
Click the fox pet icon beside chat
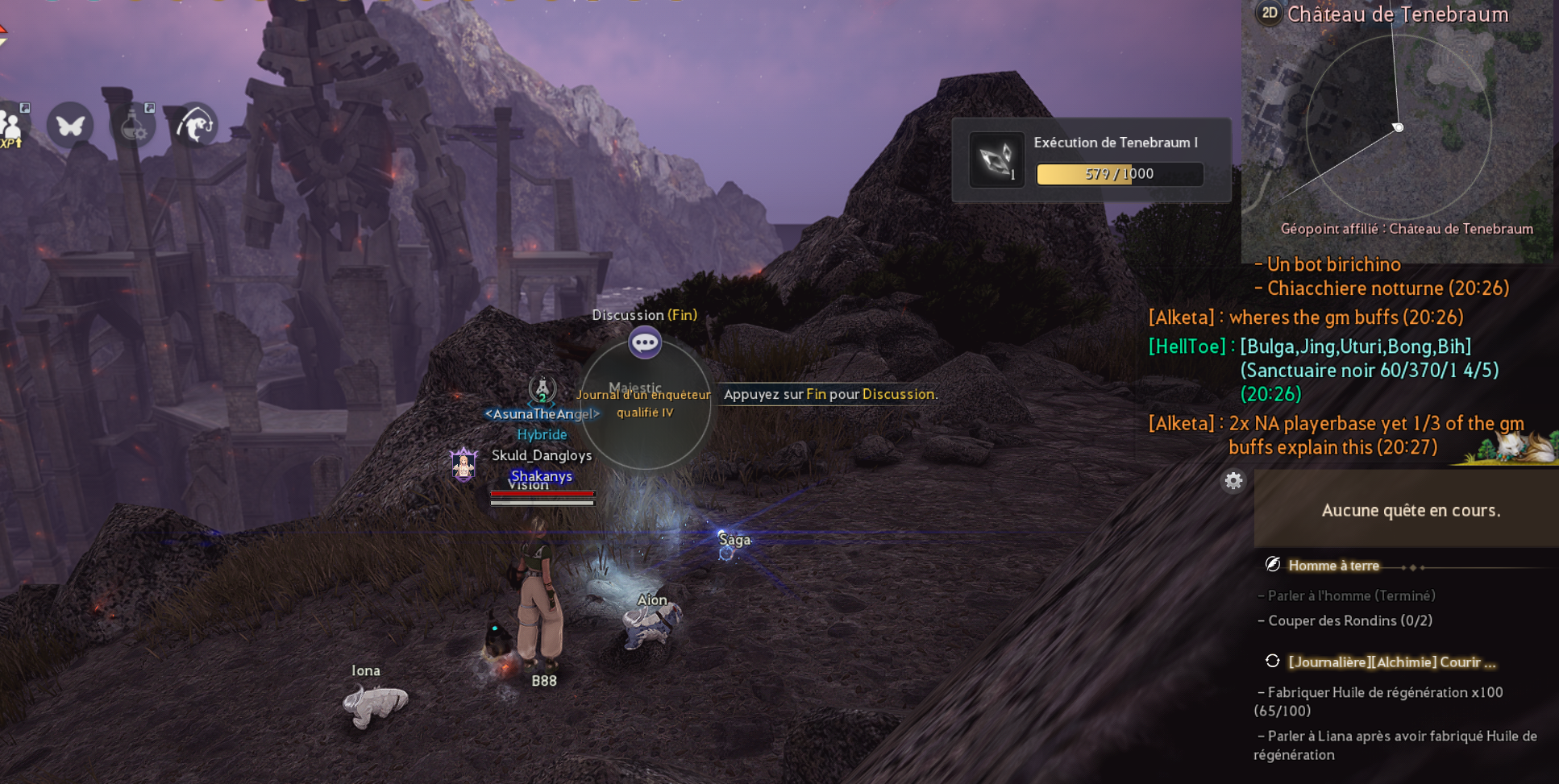tap(1515, 447)
